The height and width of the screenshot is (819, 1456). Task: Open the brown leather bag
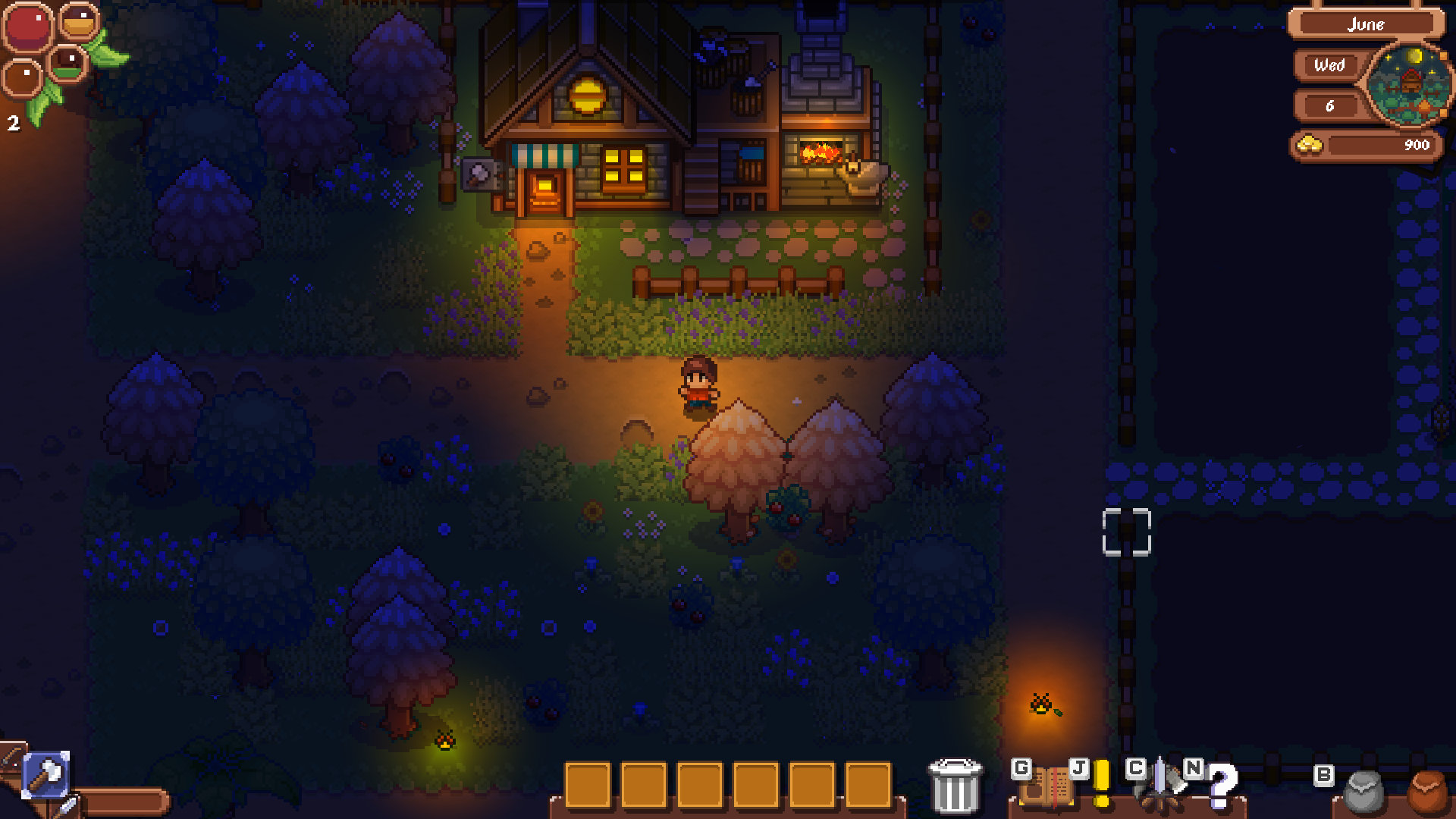click(1429, 792)
